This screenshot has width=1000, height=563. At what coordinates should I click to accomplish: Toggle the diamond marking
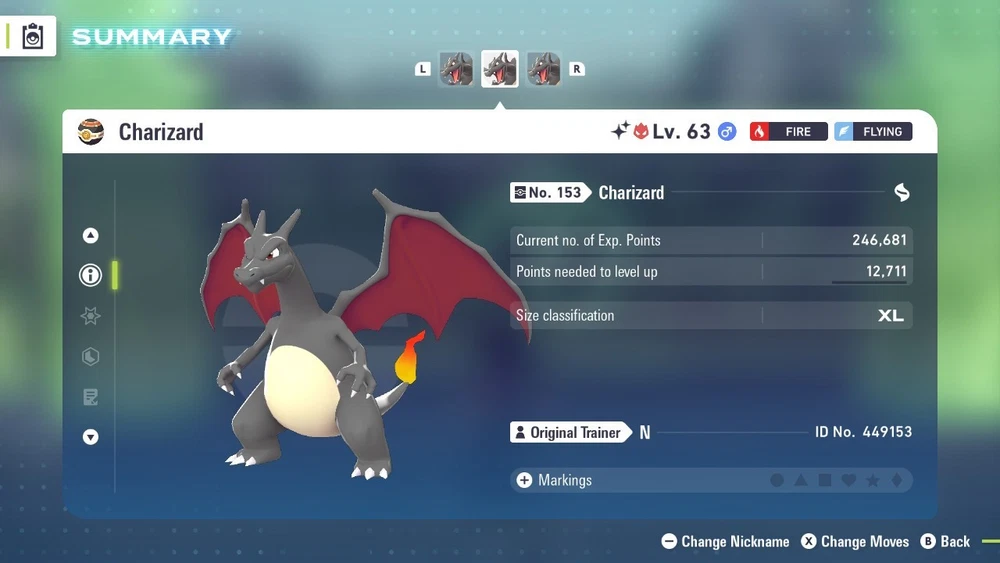coord(897,481)
